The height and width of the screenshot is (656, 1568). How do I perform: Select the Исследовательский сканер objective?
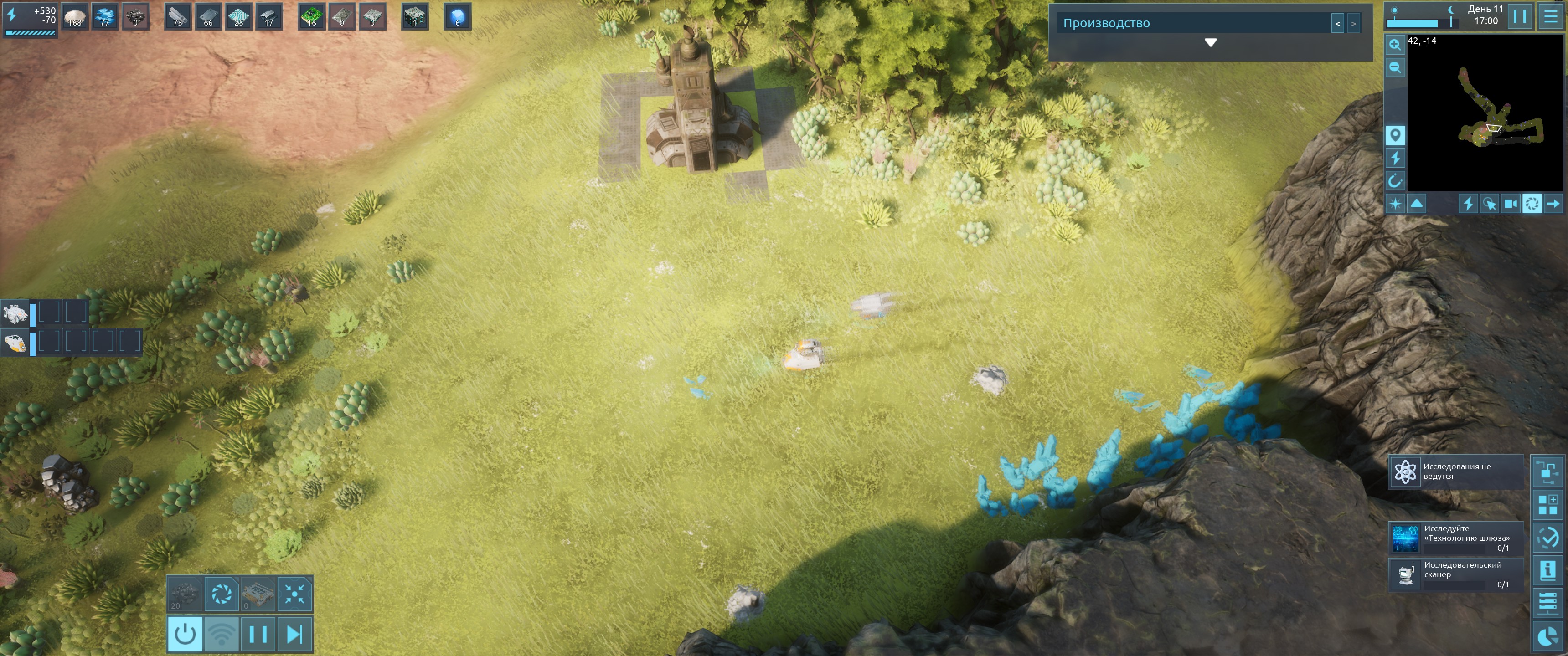(x=1455, y=574)
